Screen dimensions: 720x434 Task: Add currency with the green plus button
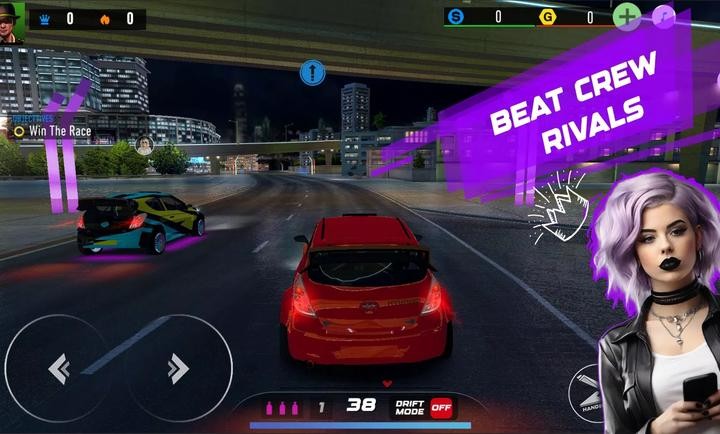click(x=626, y=16)
